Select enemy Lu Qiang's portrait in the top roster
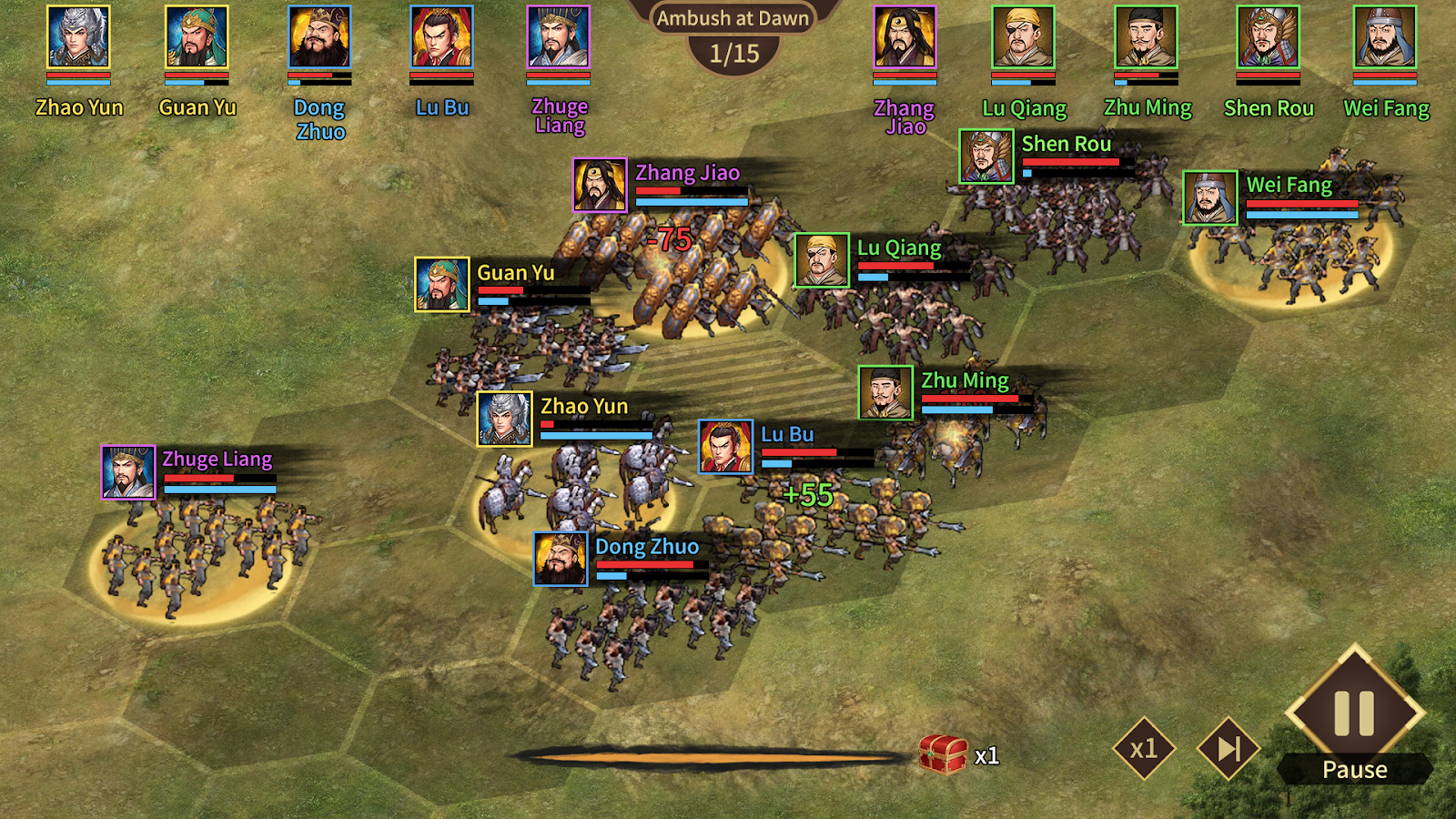The image size is (1456, 819). tap(1024, 37)
